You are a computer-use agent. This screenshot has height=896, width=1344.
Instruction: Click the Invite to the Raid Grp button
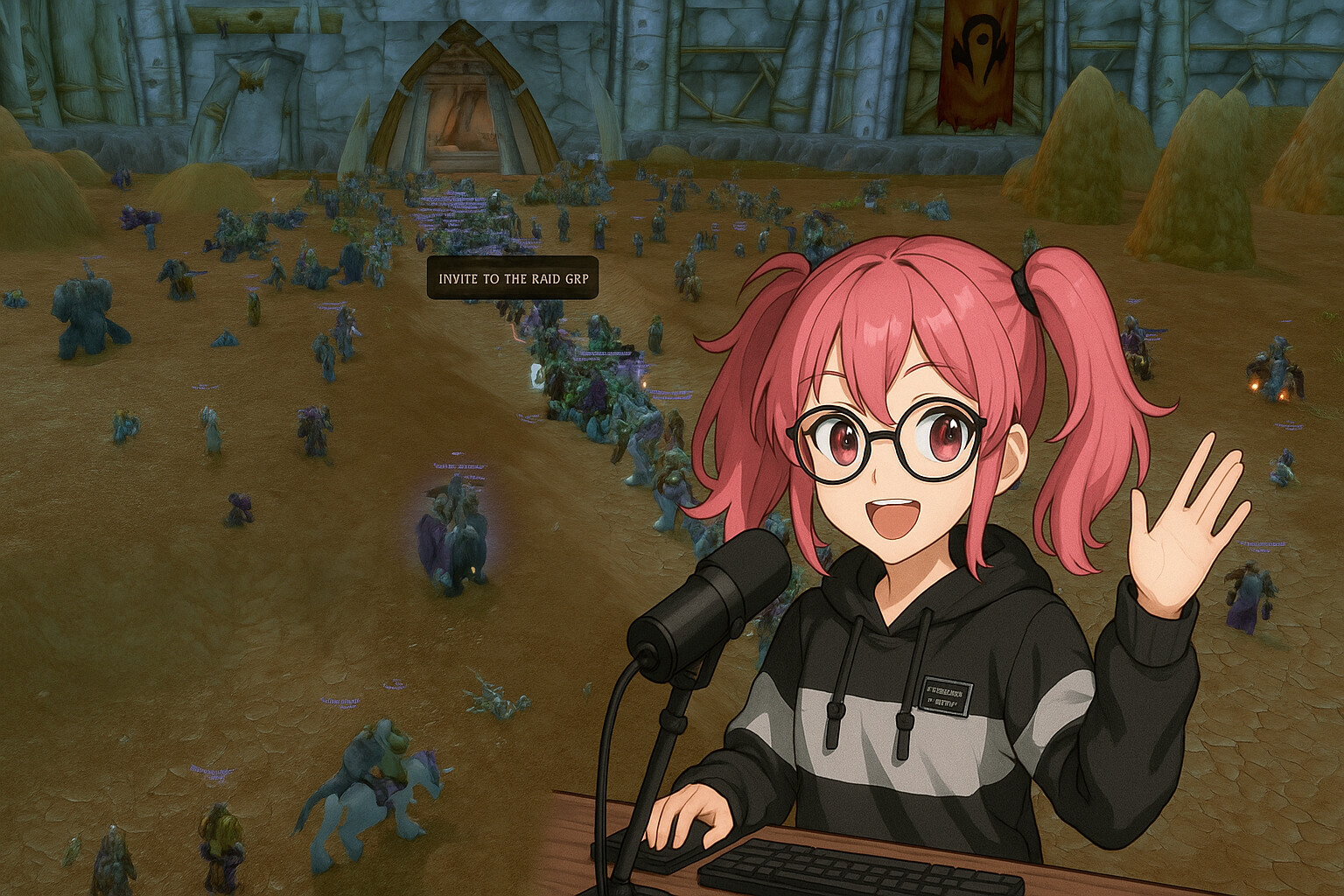(513, 278)
